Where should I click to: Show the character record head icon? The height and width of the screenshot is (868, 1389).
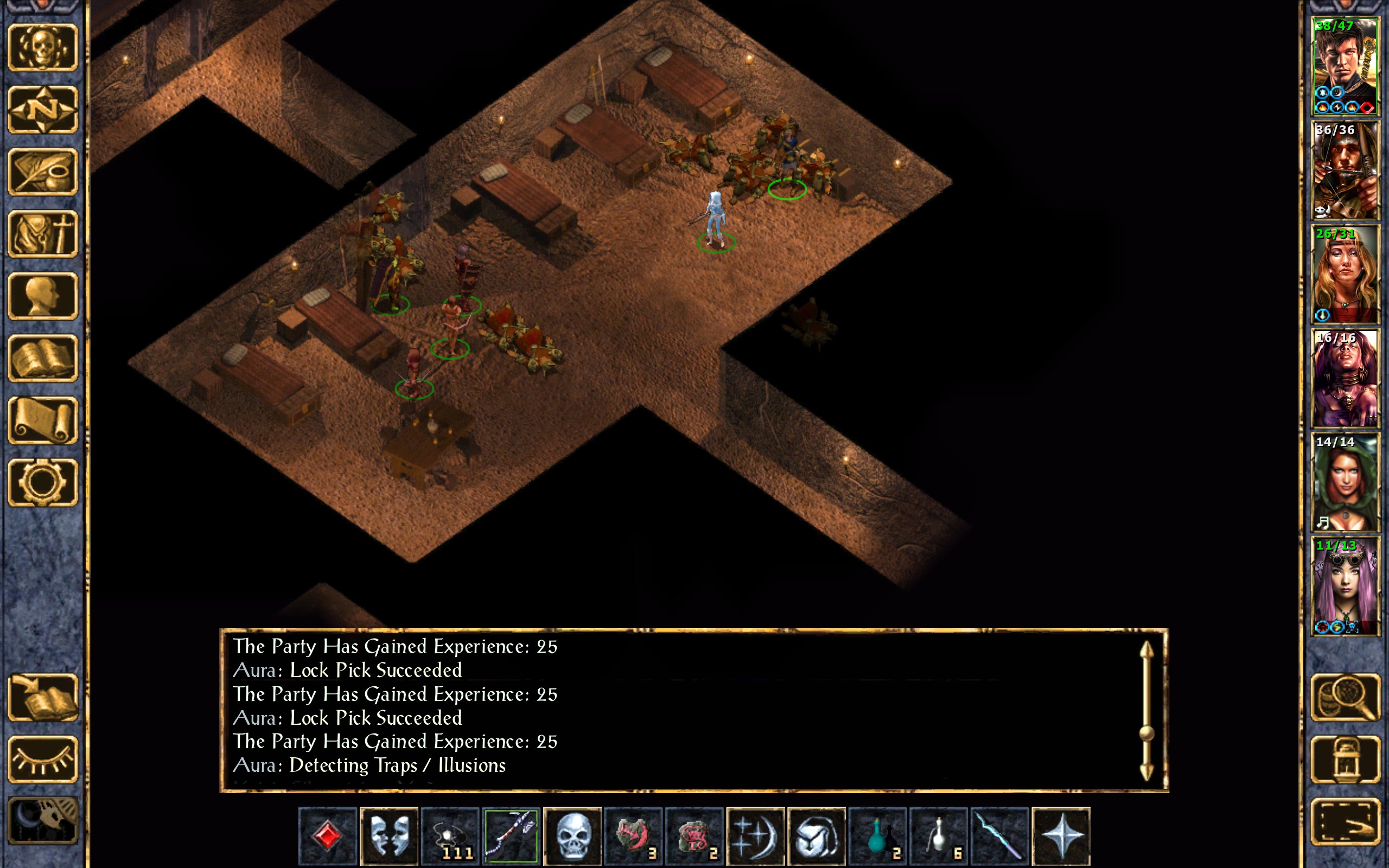point(43,296)
